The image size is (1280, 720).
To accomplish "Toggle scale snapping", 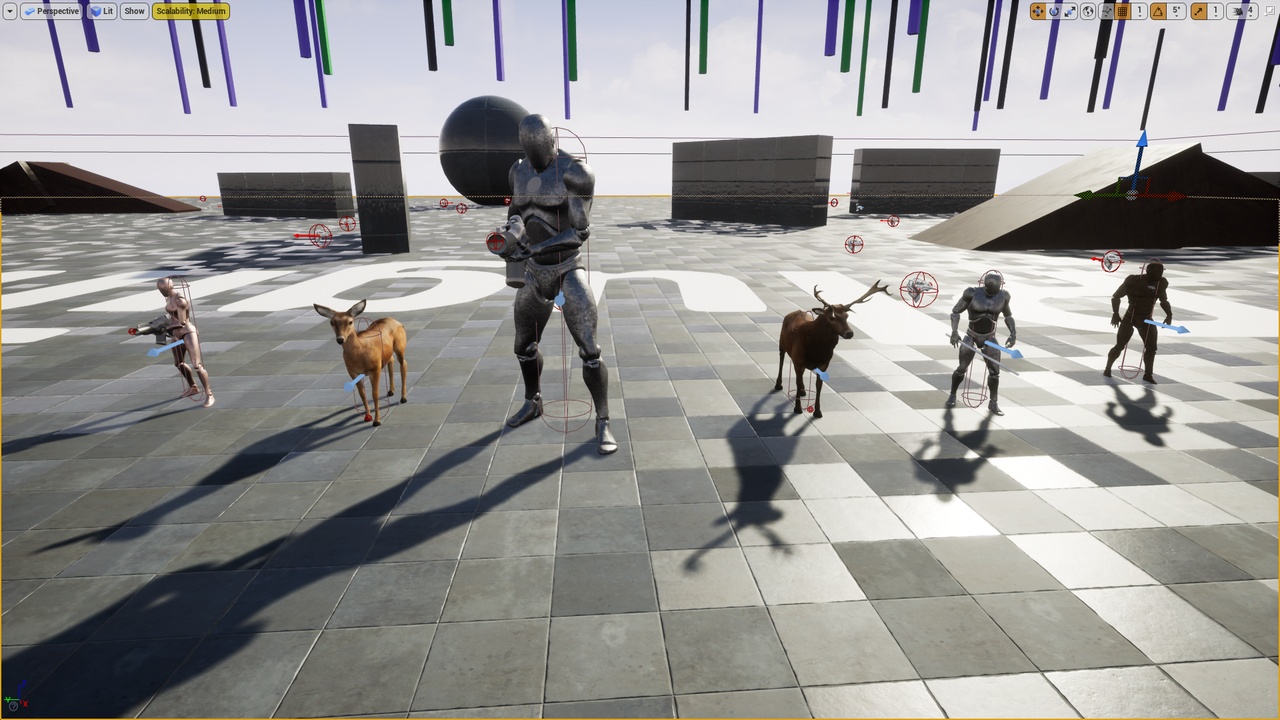I will (x=1197, y=10).
